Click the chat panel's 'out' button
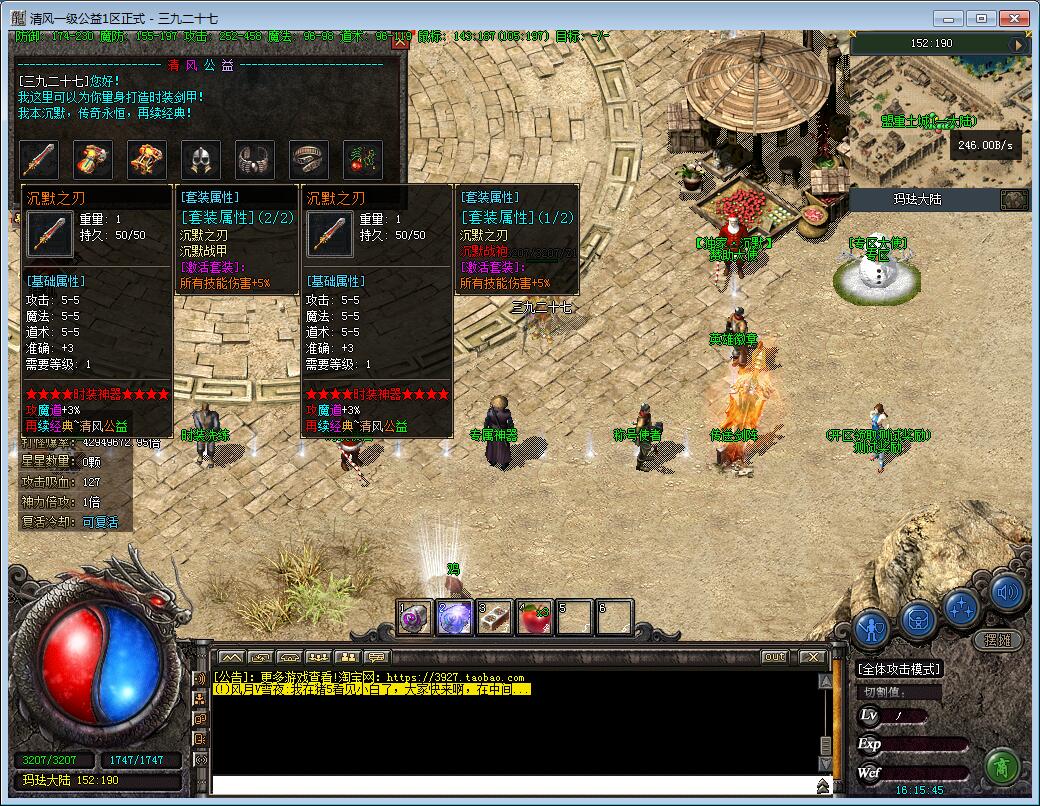 (x=774, y=657)
